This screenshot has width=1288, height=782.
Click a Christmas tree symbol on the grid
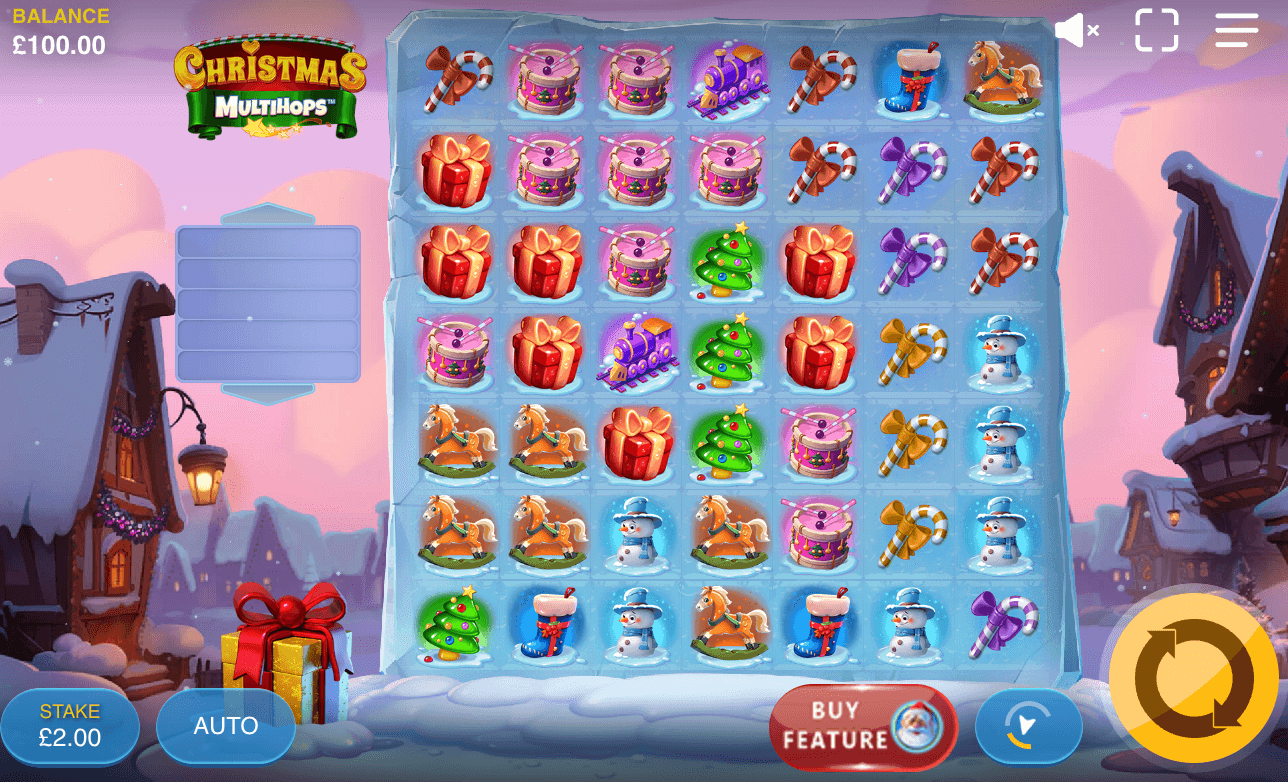pos(728,262)
